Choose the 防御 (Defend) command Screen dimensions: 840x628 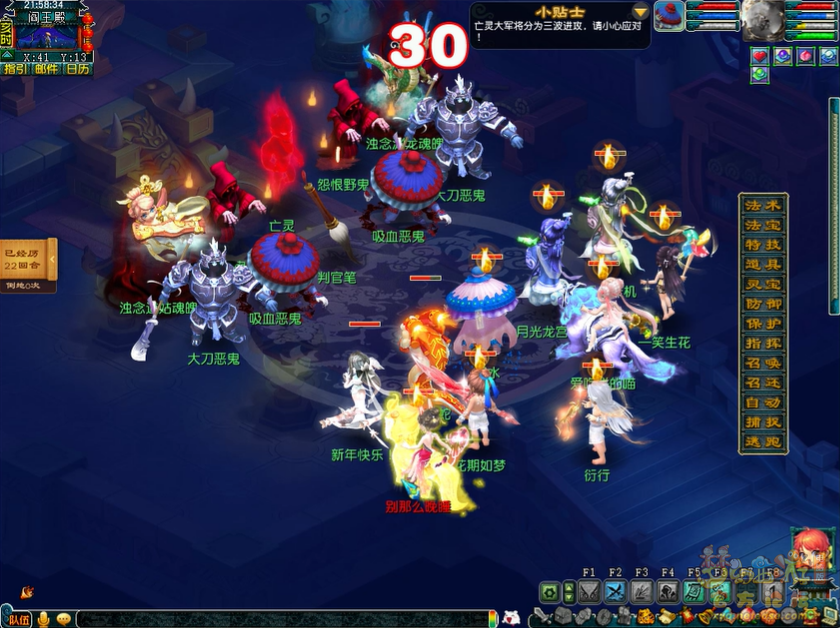coord(764,304)
